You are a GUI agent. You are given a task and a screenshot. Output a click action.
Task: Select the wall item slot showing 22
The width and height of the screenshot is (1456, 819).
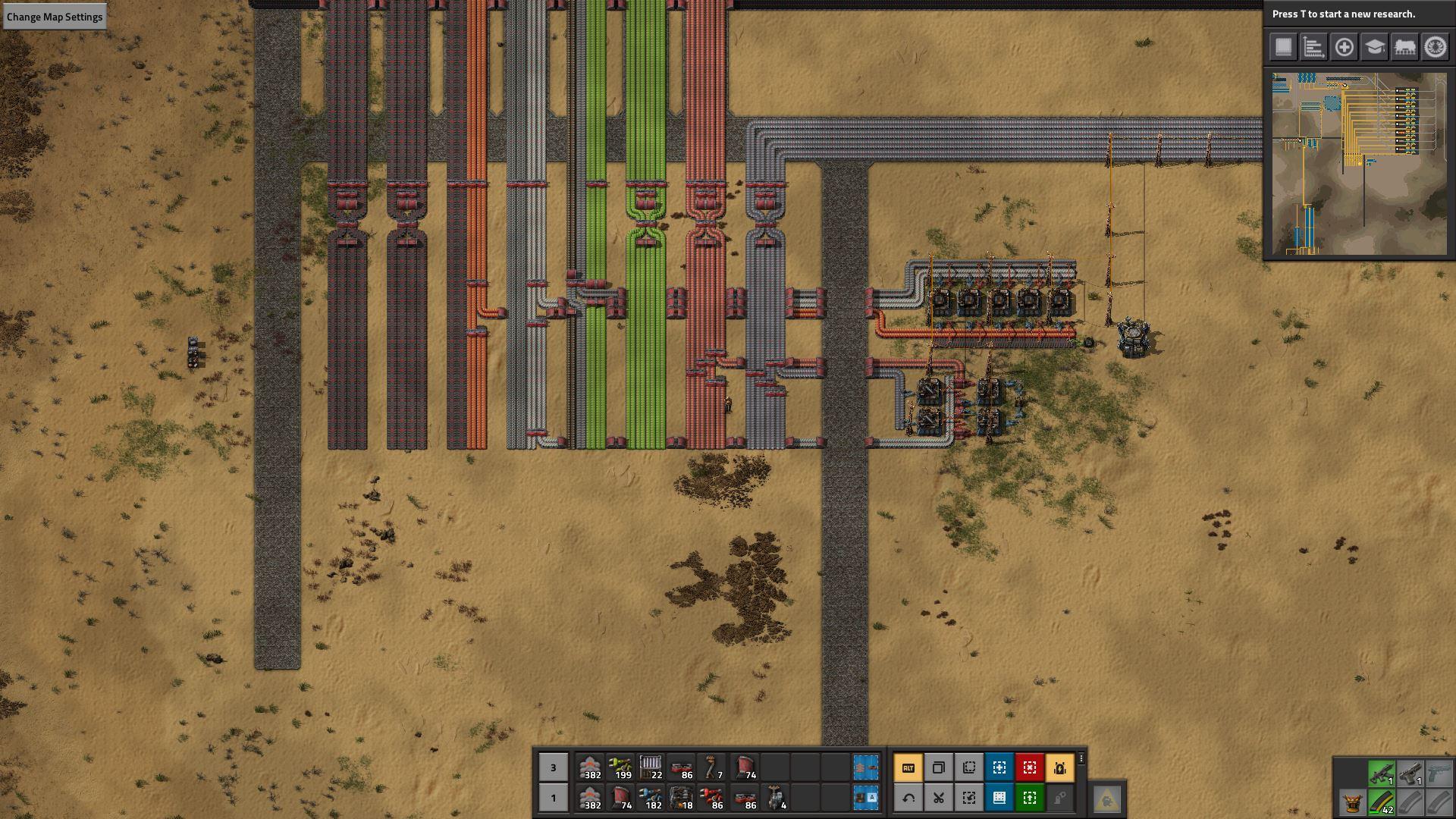tap(651, 767)
